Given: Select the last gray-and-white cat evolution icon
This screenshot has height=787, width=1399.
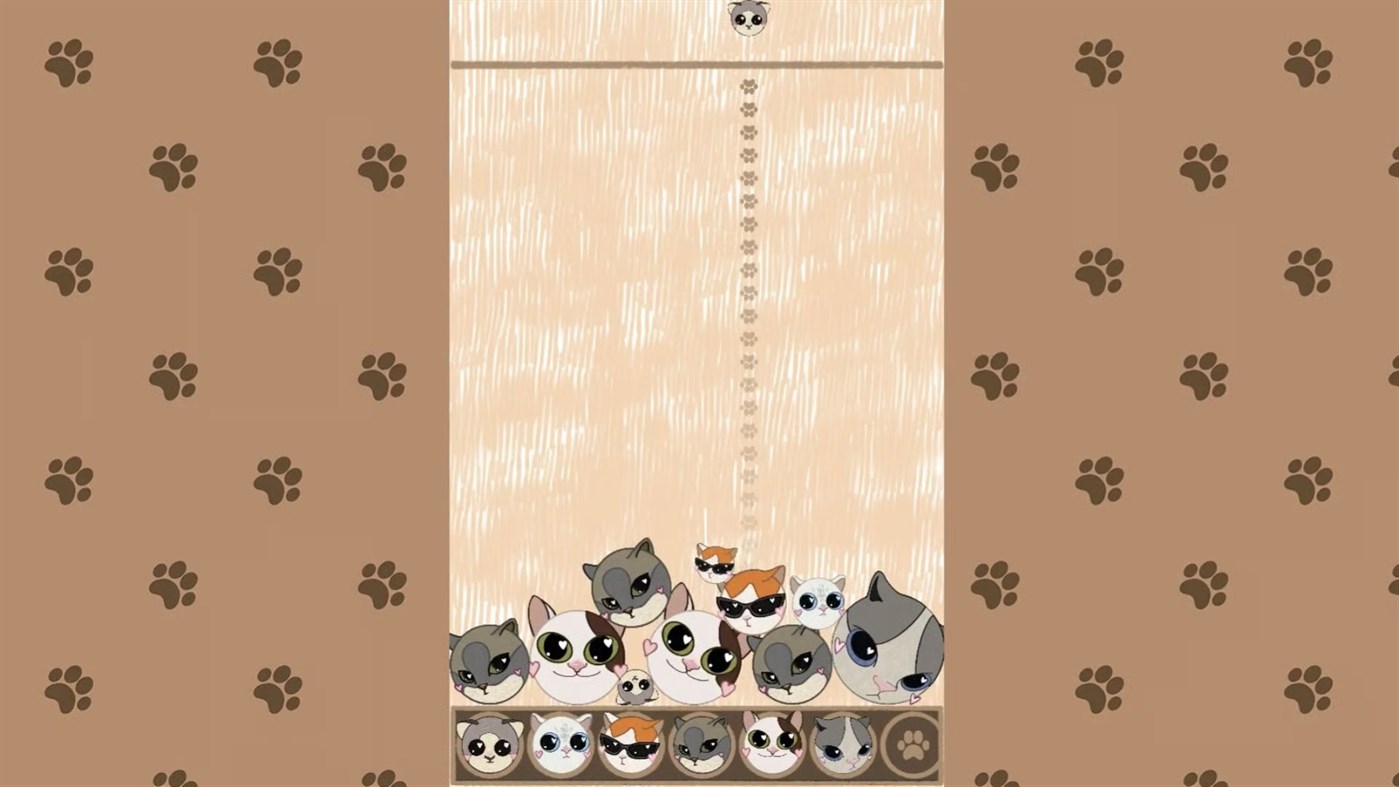Looking at the screenshot, I should (x=843, y=745).
